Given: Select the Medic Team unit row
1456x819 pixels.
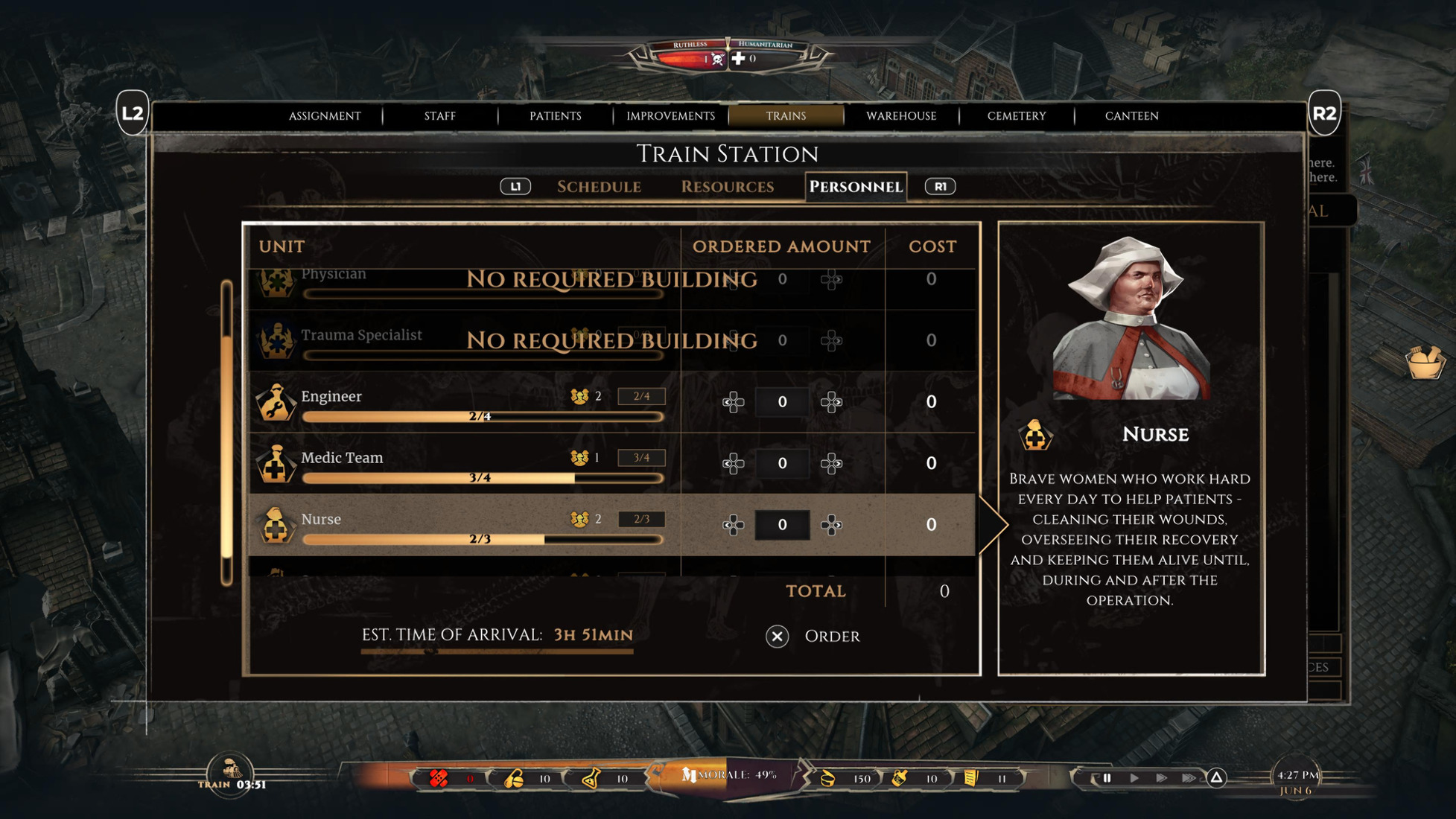Looking at the screenshot, I should [x=462, y=463].
